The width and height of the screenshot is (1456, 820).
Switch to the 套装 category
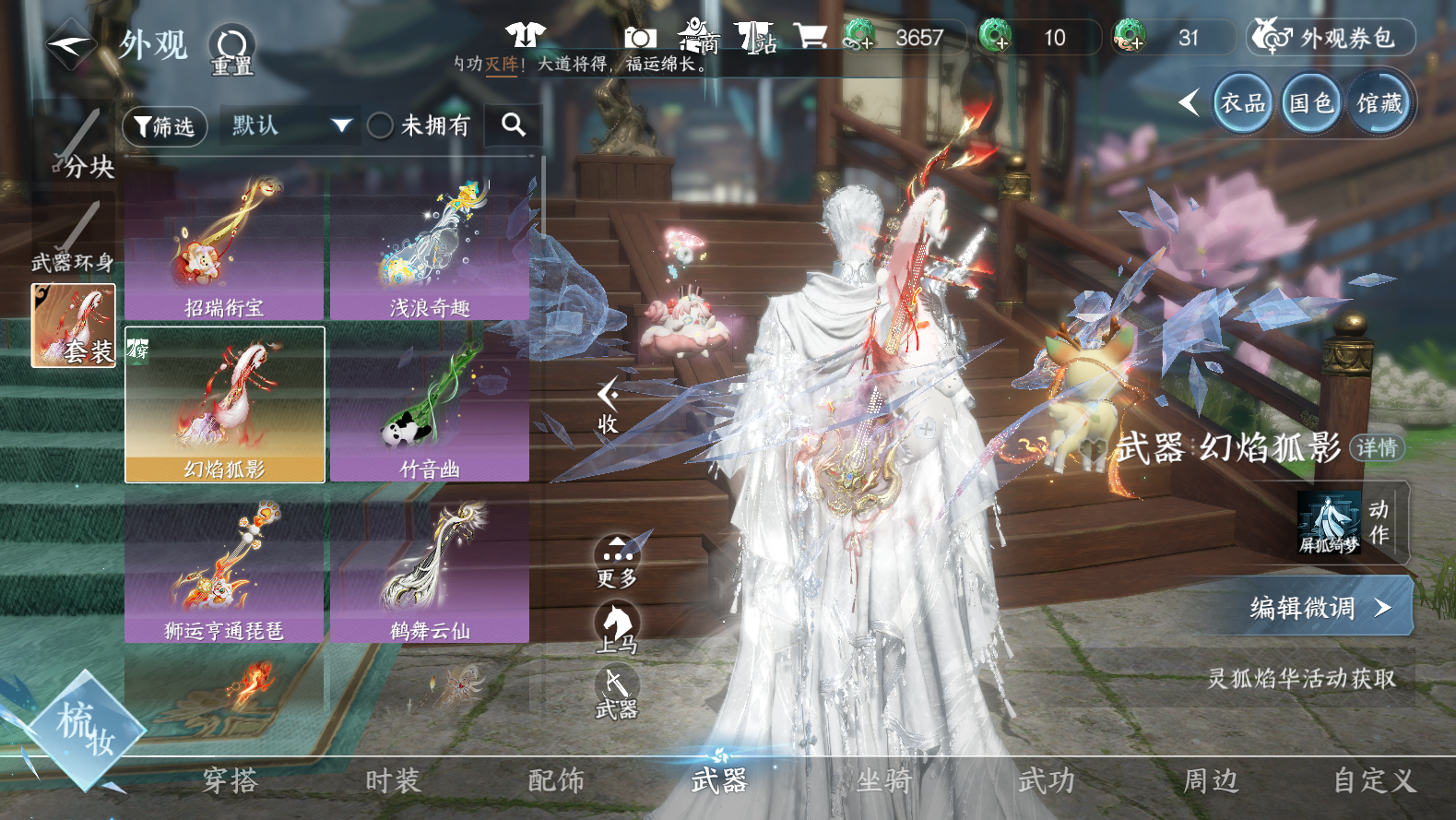click(74, 326)
